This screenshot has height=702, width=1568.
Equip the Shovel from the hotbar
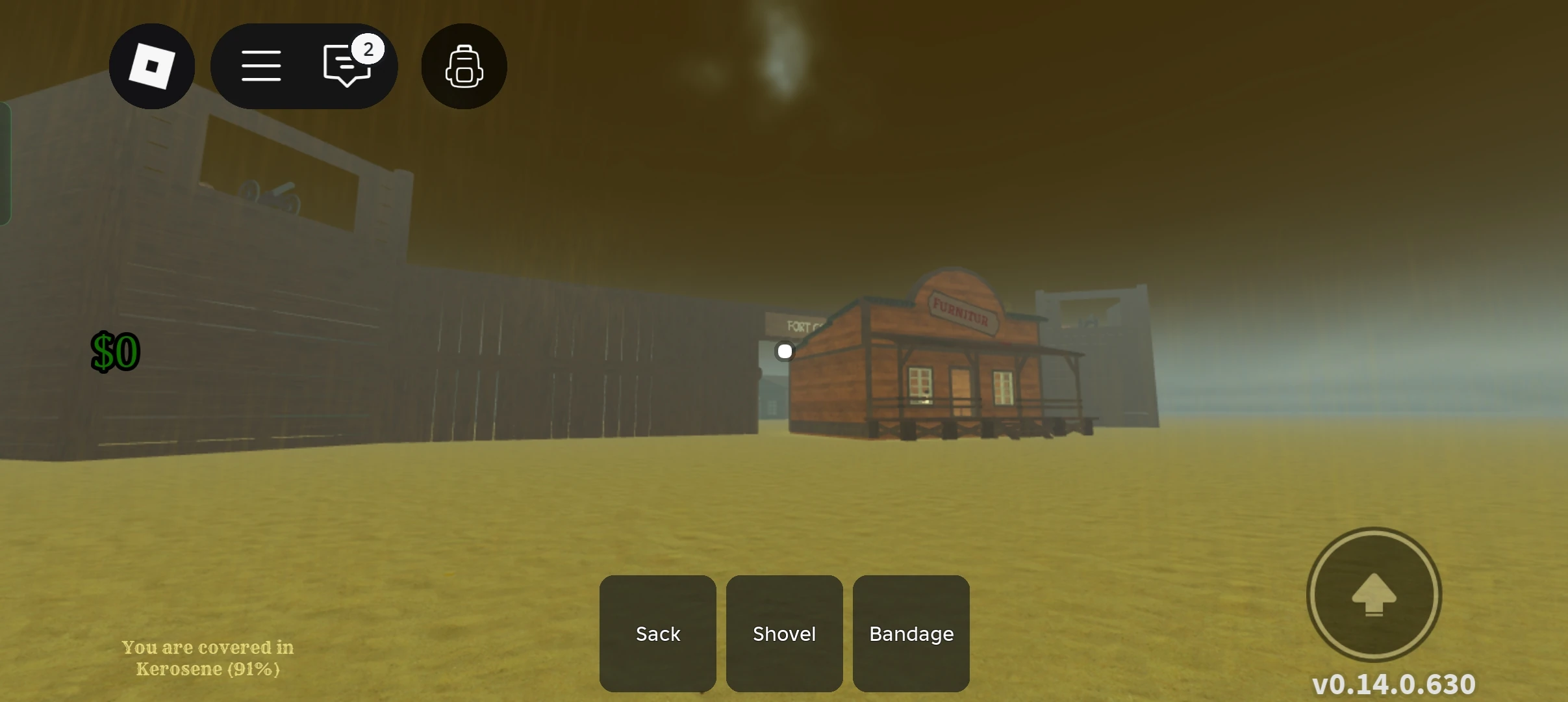tap(783, 634)
